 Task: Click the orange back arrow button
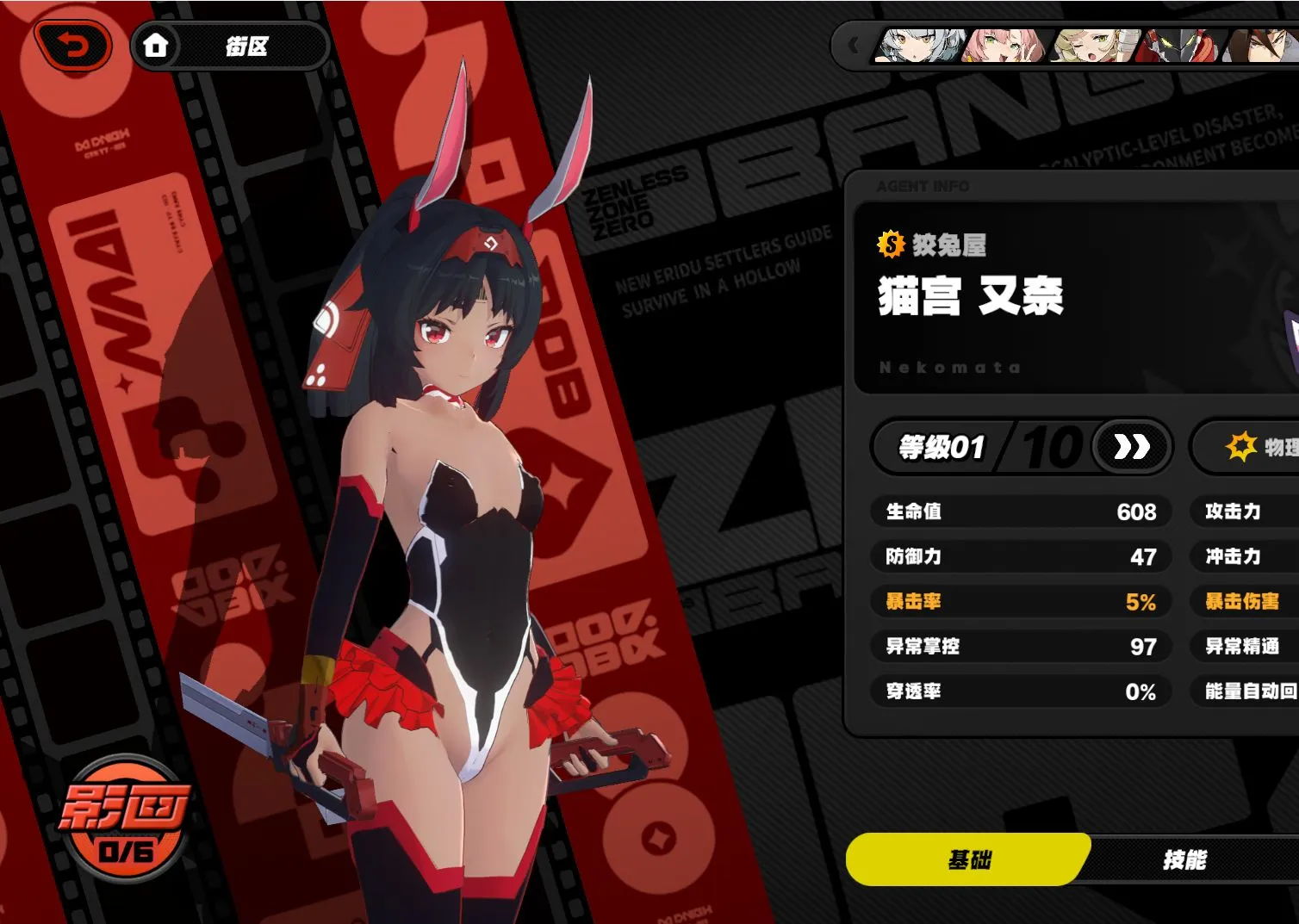[73, 45]
